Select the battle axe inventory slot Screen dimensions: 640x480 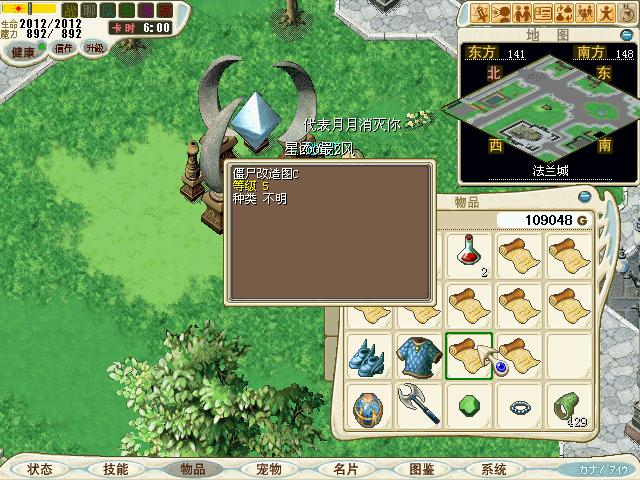(x=416, y=407)
